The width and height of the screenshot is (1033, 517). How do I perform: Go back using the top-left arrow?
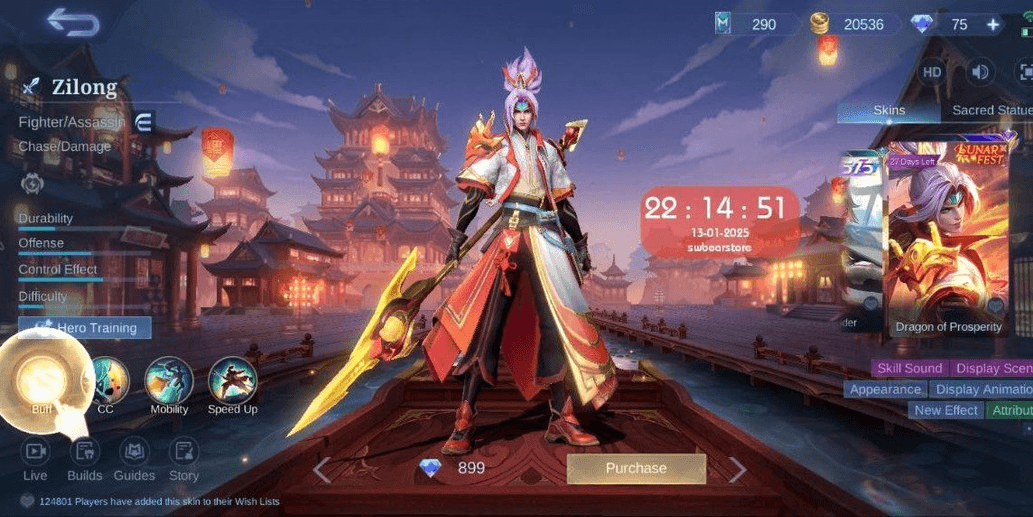pos(73,23)
